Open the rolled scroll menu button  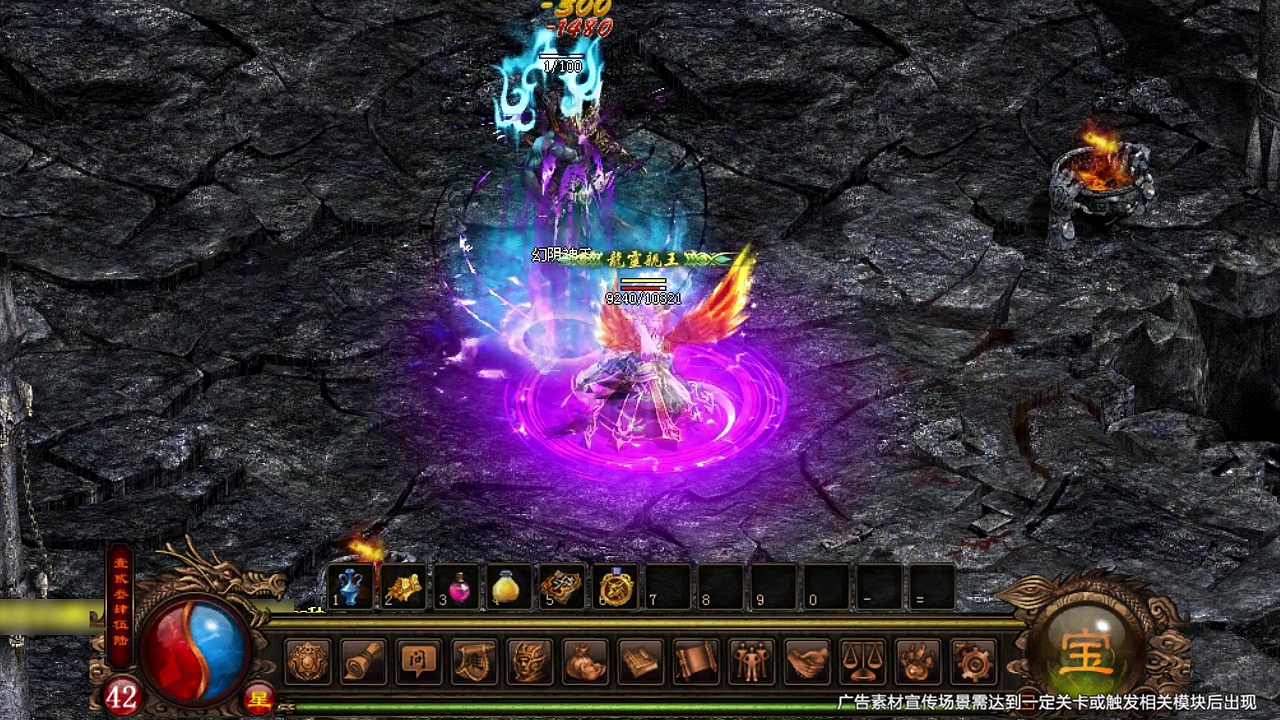point(363,661)
